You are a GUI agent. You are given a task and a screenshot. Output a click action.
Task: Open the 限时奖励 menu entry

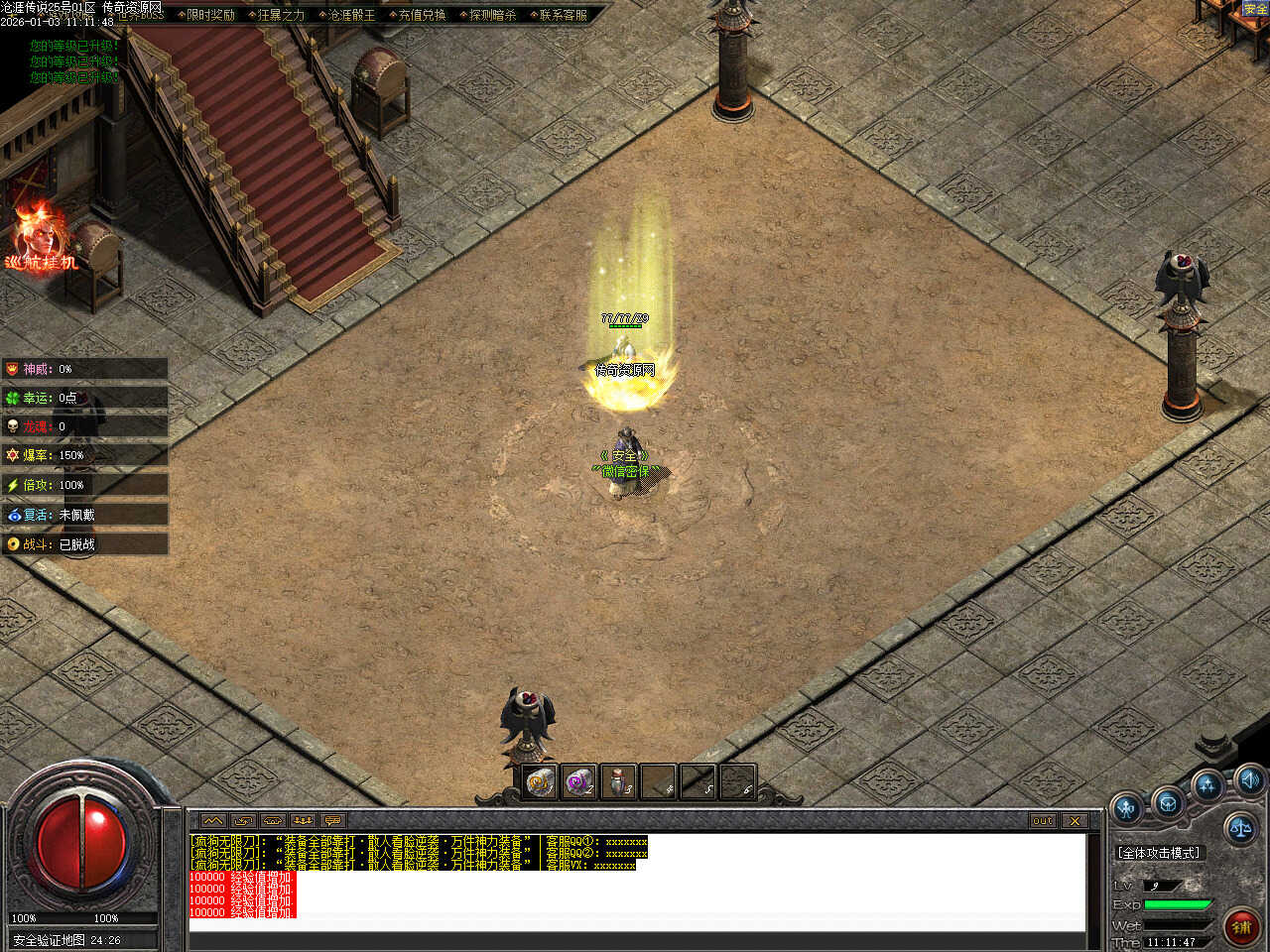pyautogui.click(x=210, y=15)
